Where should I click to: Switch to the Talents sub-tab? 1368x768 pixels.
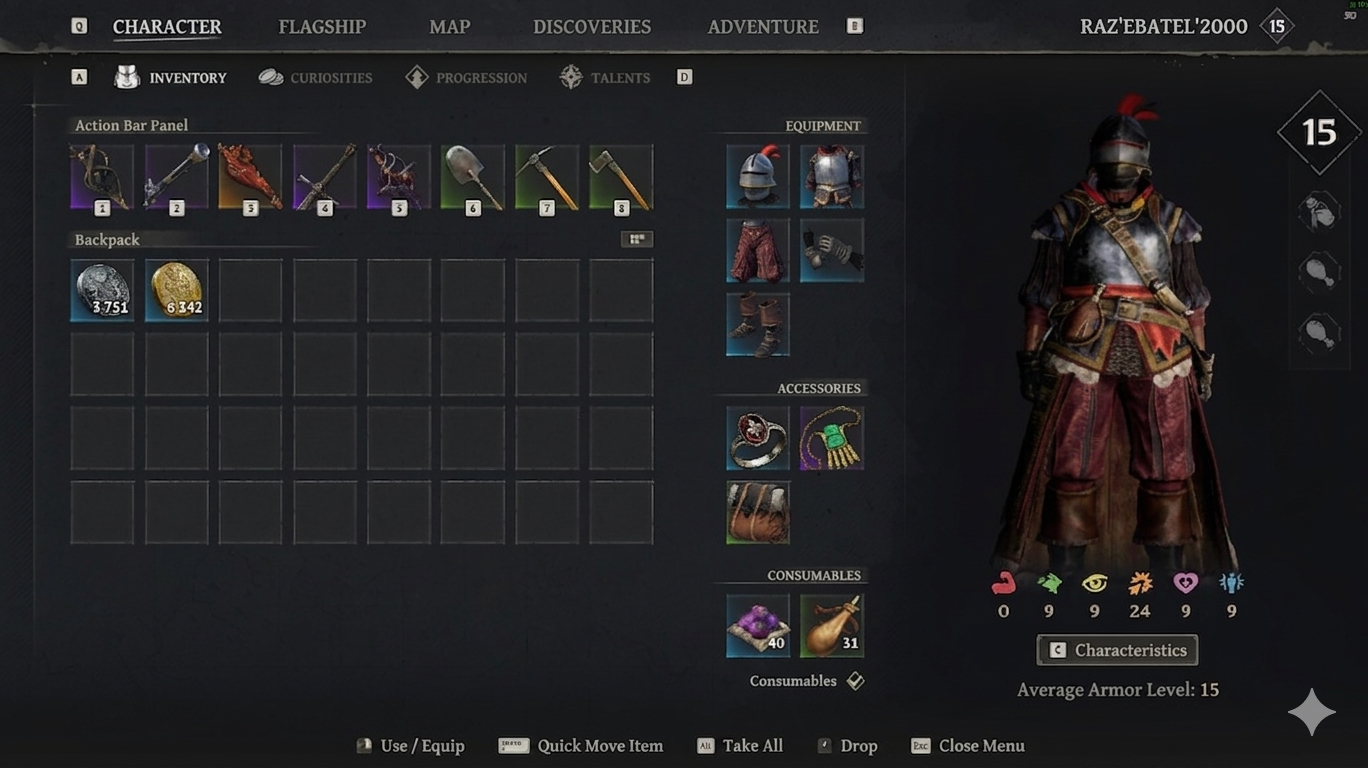[605, 78]
